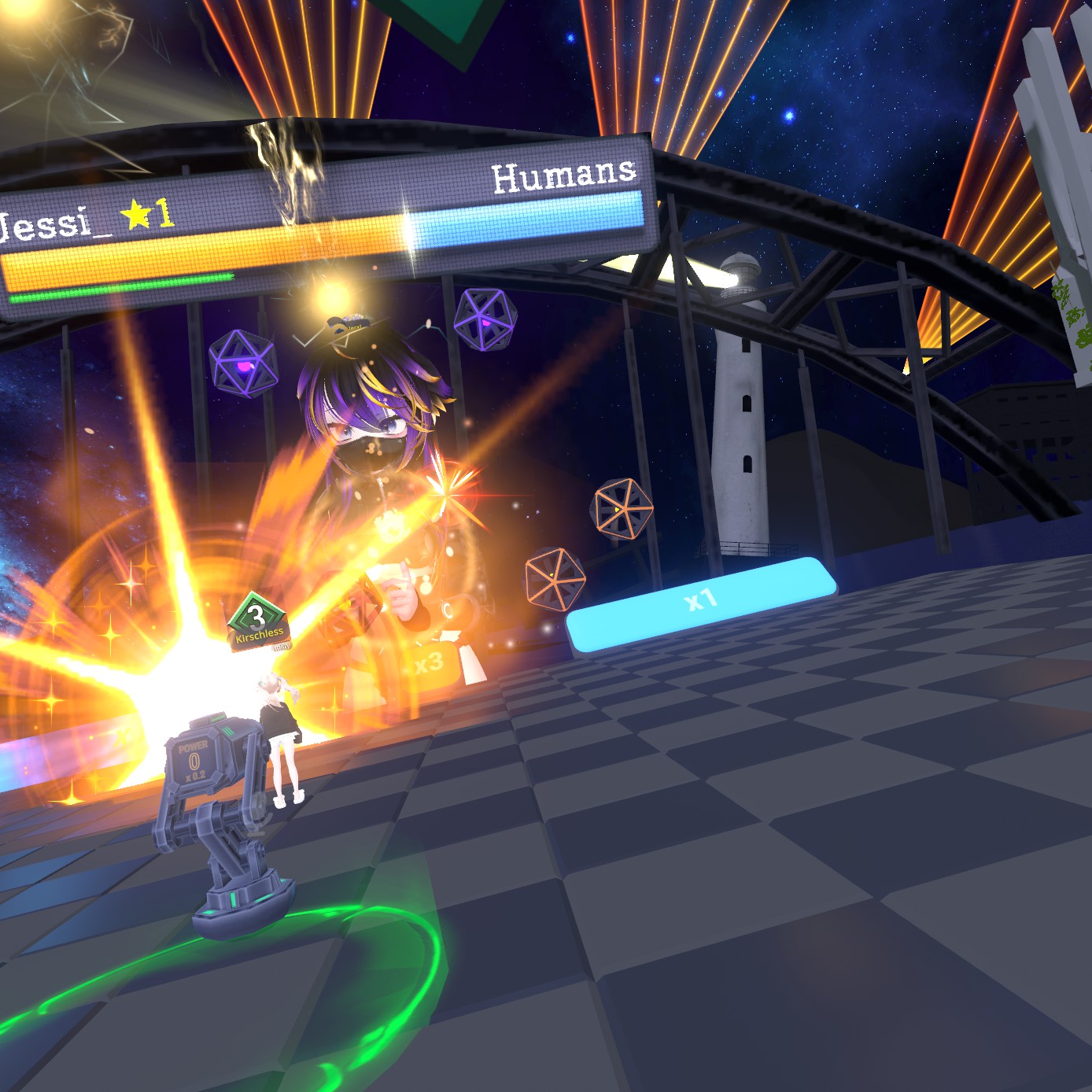The height and width of the screenshot is (1092, 1092).
Task: Select the Kirschless player nameplate
Action: 259,632
